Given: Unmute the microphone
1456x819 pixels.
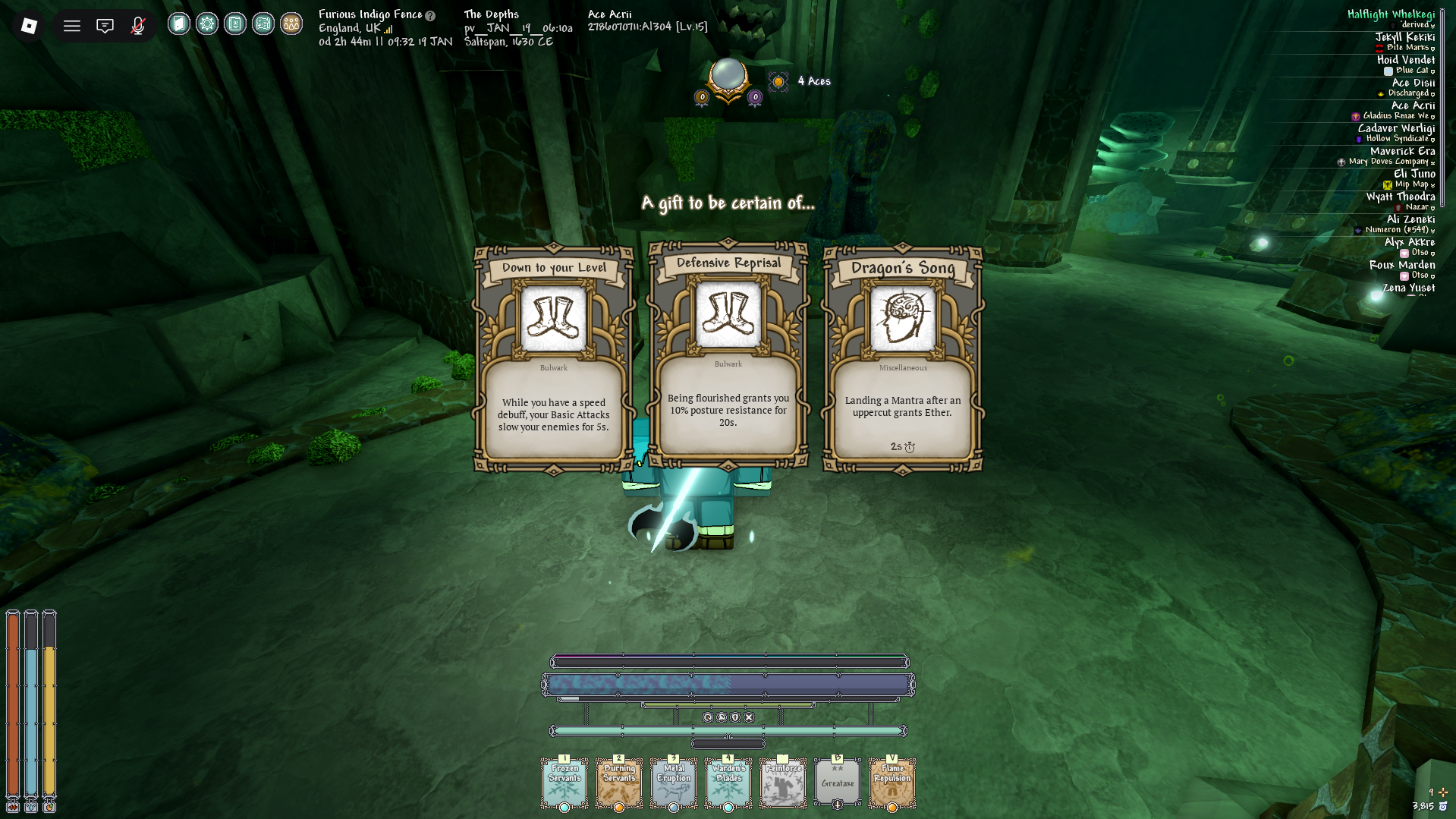Looking at the screenshot, I should (x=137, y=26).
